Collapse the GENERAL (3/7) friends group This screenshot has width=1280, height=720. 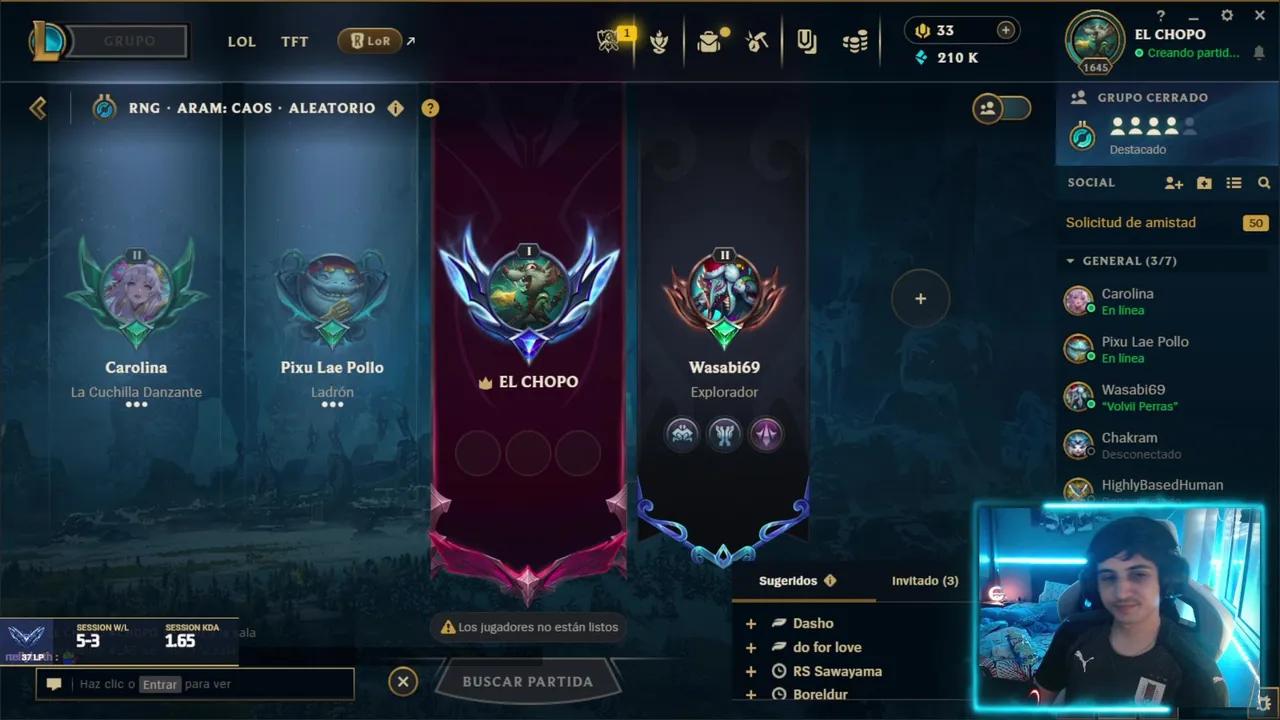tap(1072, 260)
